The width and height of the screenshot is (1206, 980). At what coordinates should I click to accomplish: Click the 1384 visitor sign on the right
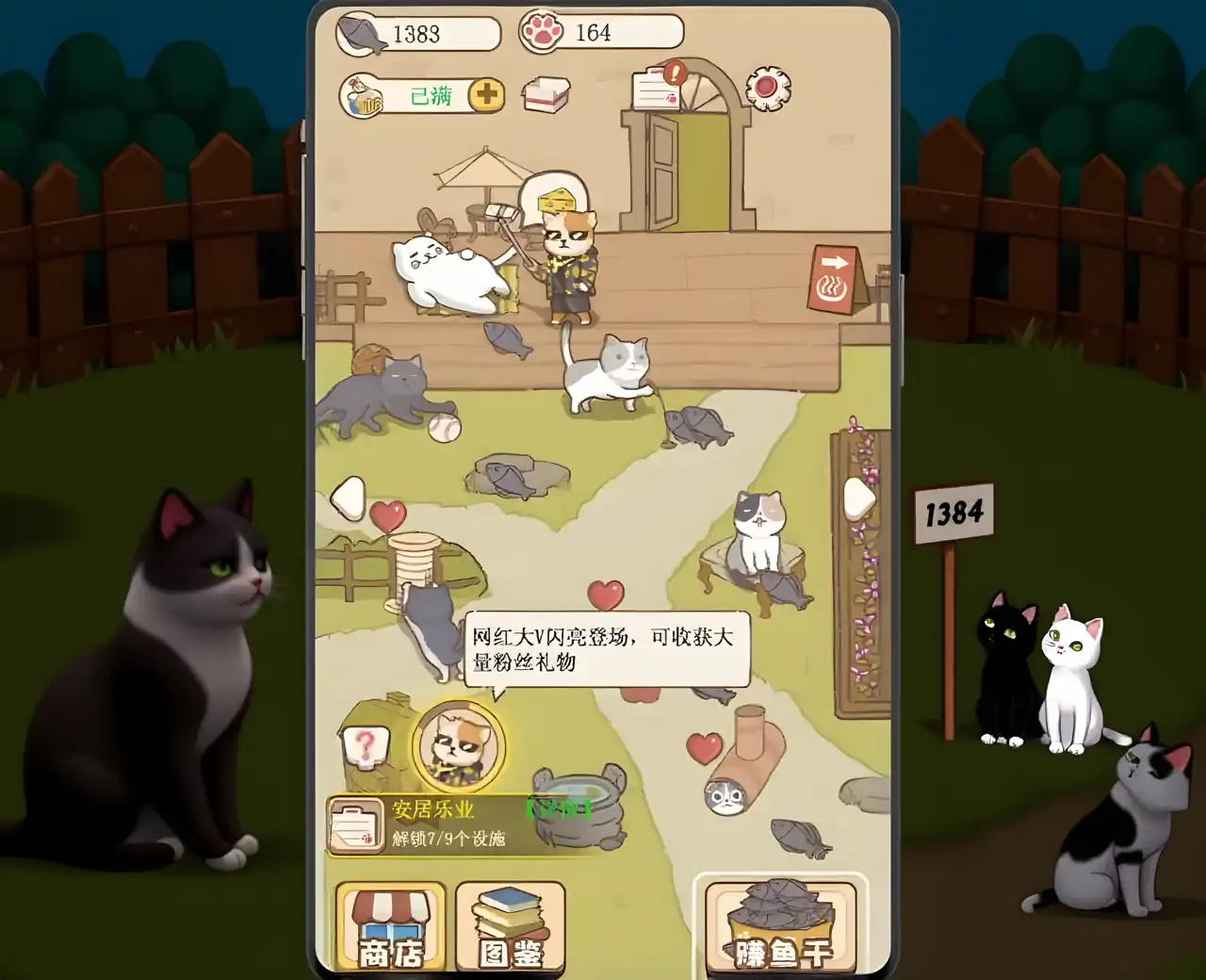click(x=954, y=512)
